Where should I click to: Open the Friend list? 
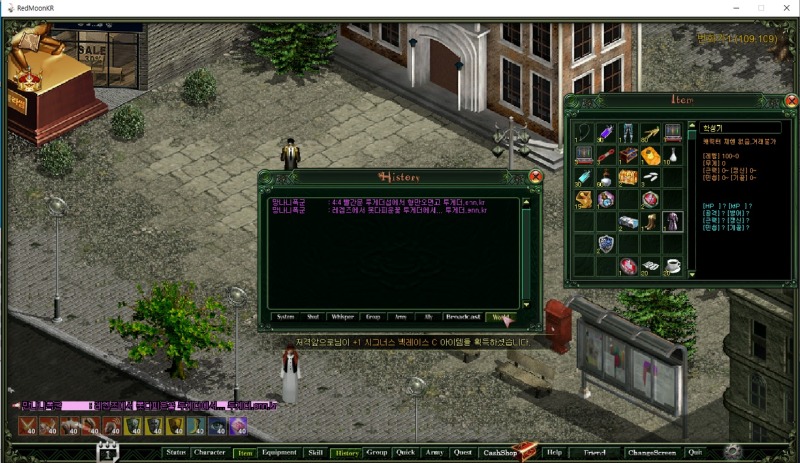tap(595, 452)
